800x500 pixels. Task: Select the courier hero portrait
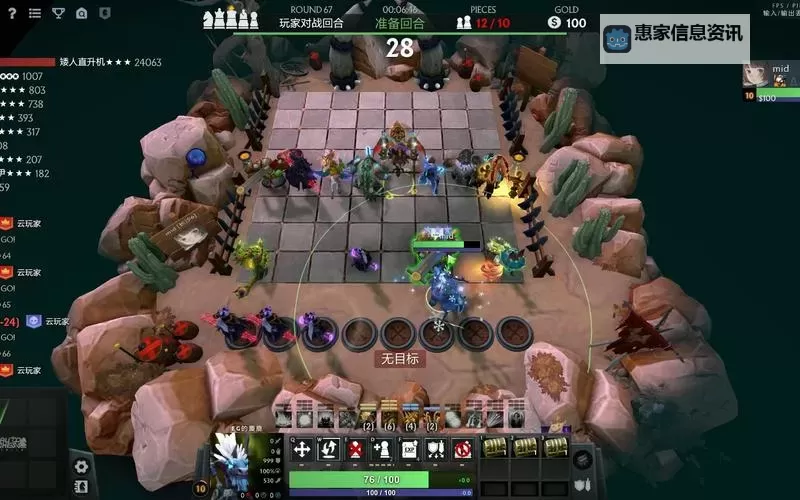[236, 463]
